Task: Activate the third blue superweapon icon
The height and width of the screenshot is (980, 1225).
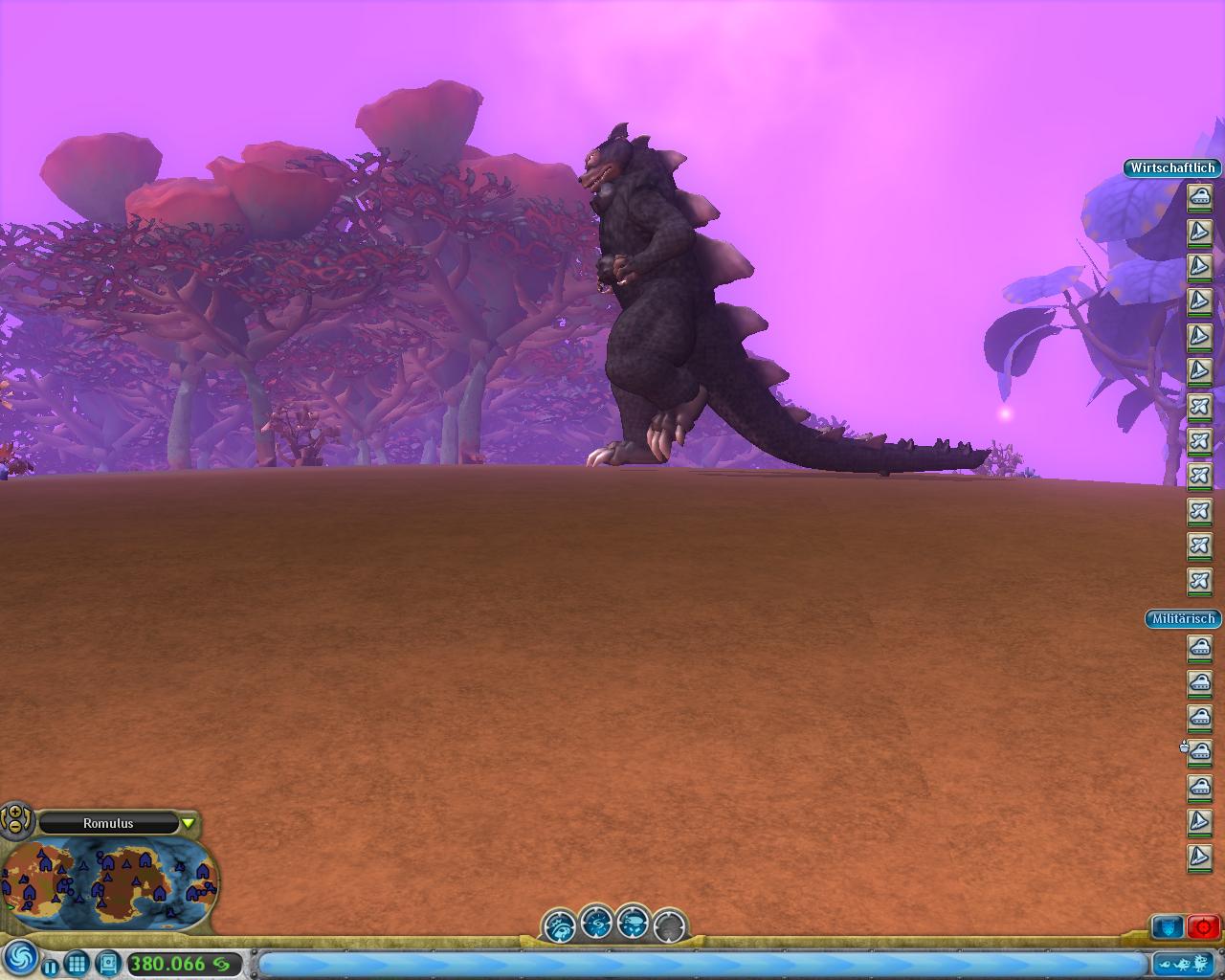Action: pyautogui.click(x=633, y=923)
